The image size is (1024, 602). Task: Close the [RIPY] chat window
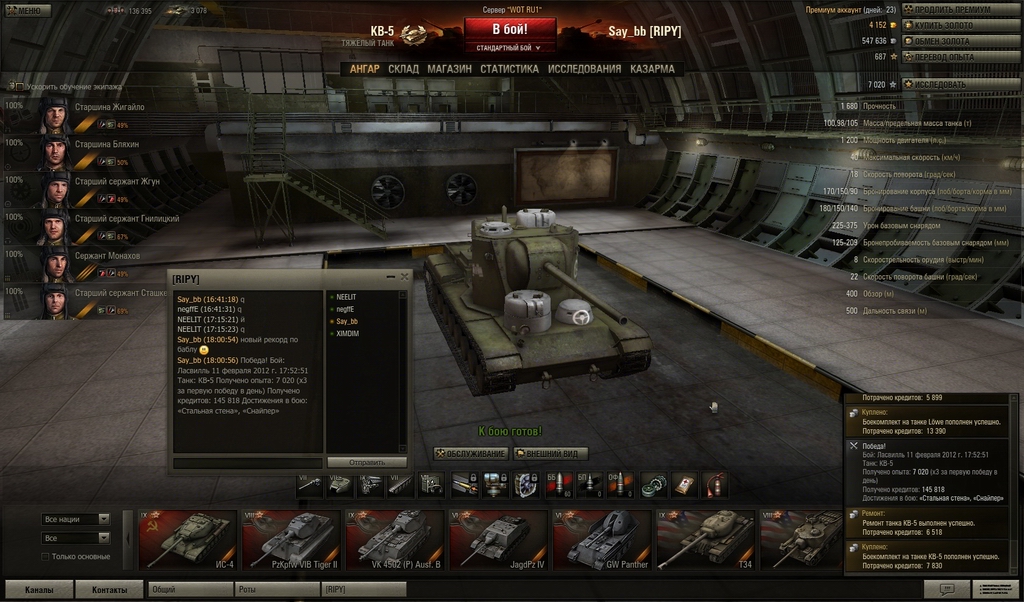click(404, 277)
